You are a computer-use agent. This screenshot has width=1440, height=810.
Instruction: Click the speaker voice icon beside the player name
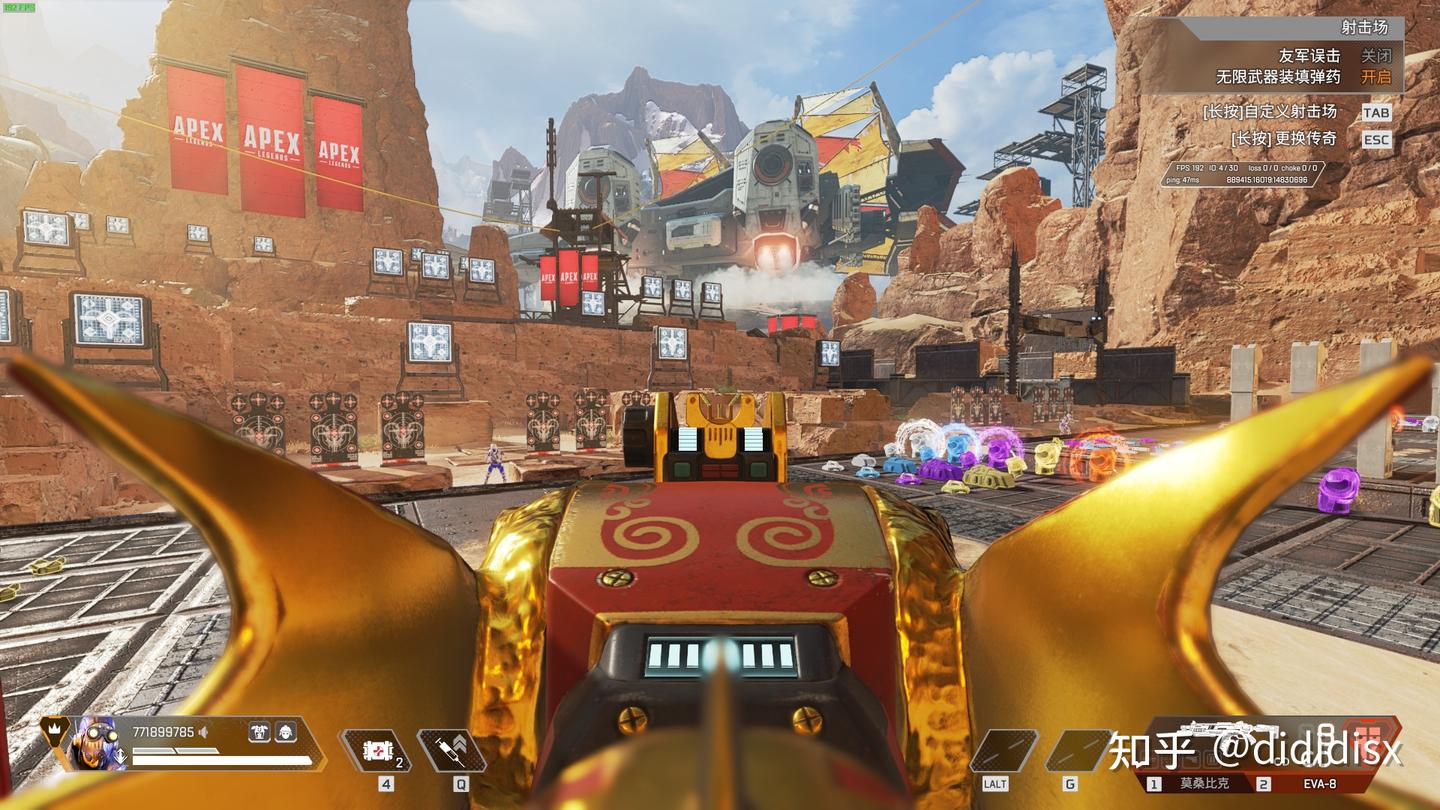[x=204, y=733]
